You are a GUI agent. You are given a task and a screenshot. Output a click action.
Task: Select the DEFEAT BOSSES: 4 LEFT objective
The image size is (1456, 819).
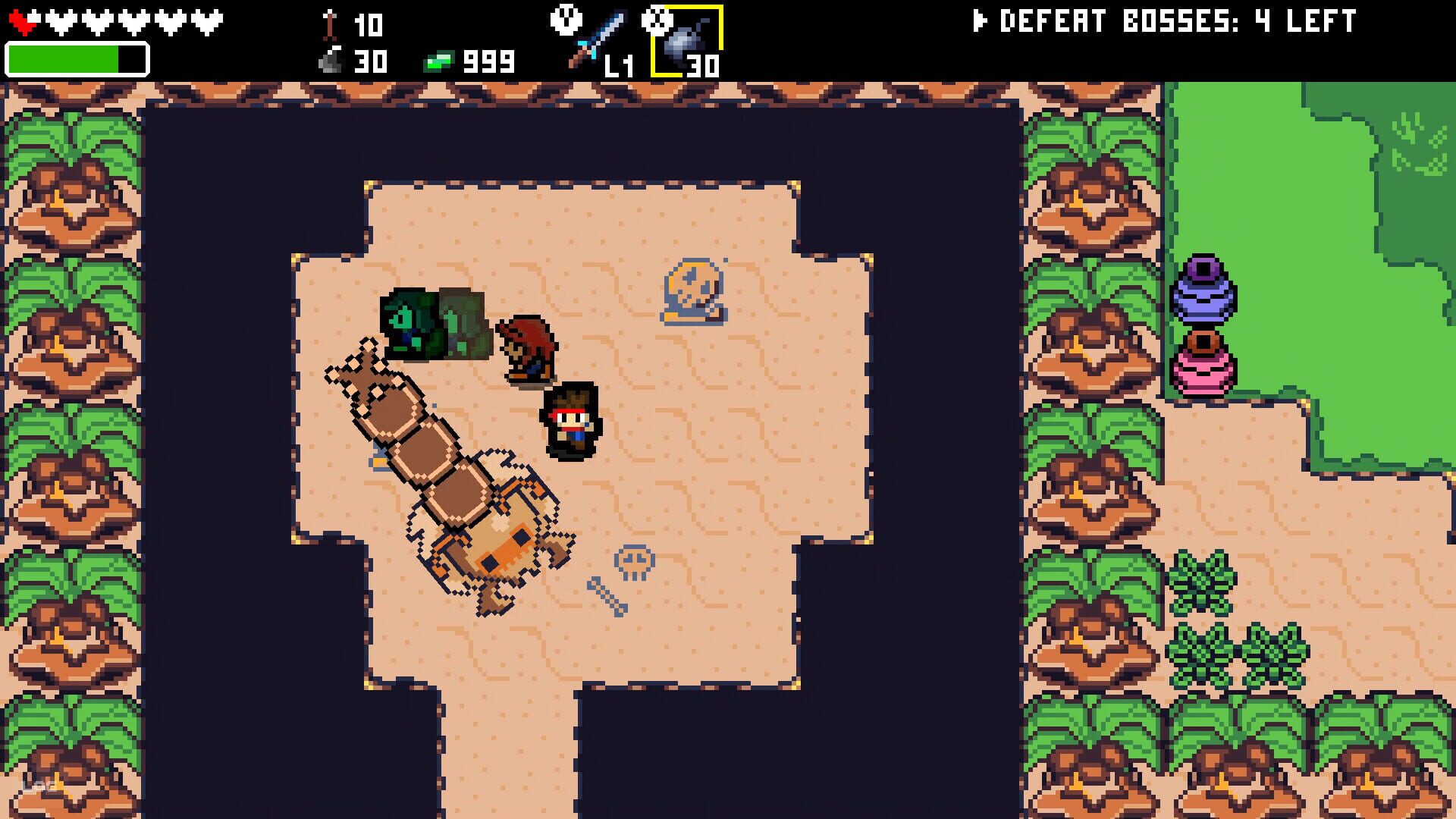click(x=1175, y=20)
